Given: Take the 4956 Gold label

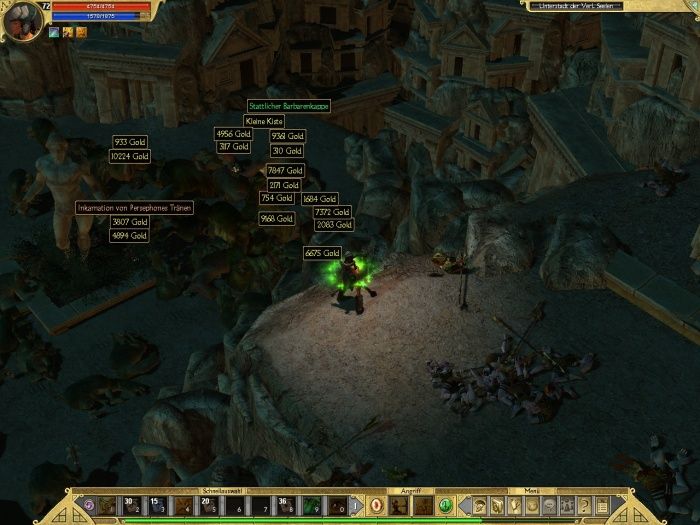Looking at the screenshot, I should point(233,133).
